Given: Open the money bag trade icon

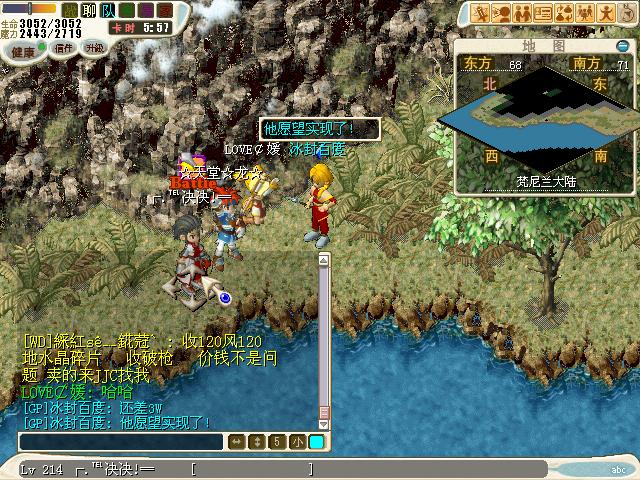Looking at the screenshot, I should (x=564, y=13).
